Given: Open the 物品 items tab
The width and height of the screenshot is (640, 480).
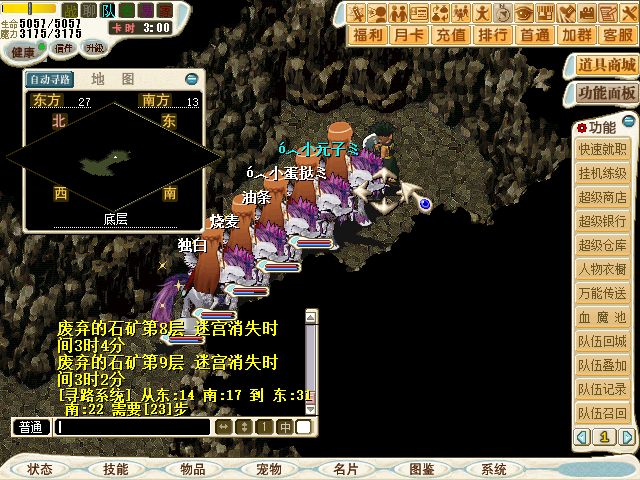Looking at the screenshot, I should pos(192,469).
